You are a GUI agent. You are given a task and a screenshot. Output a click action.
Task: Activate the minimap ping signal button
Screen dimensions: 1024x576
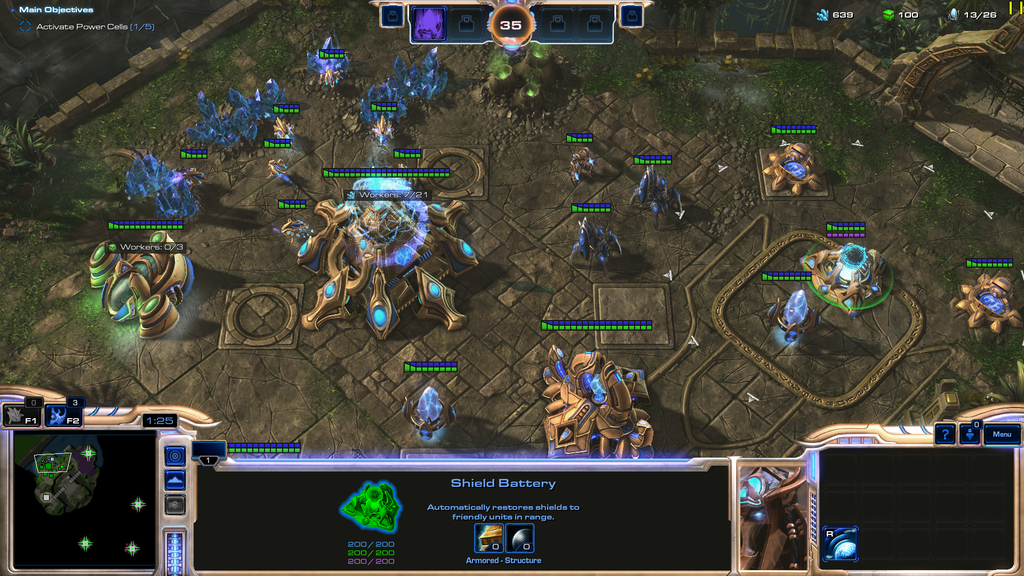click(x=175, y=456)
